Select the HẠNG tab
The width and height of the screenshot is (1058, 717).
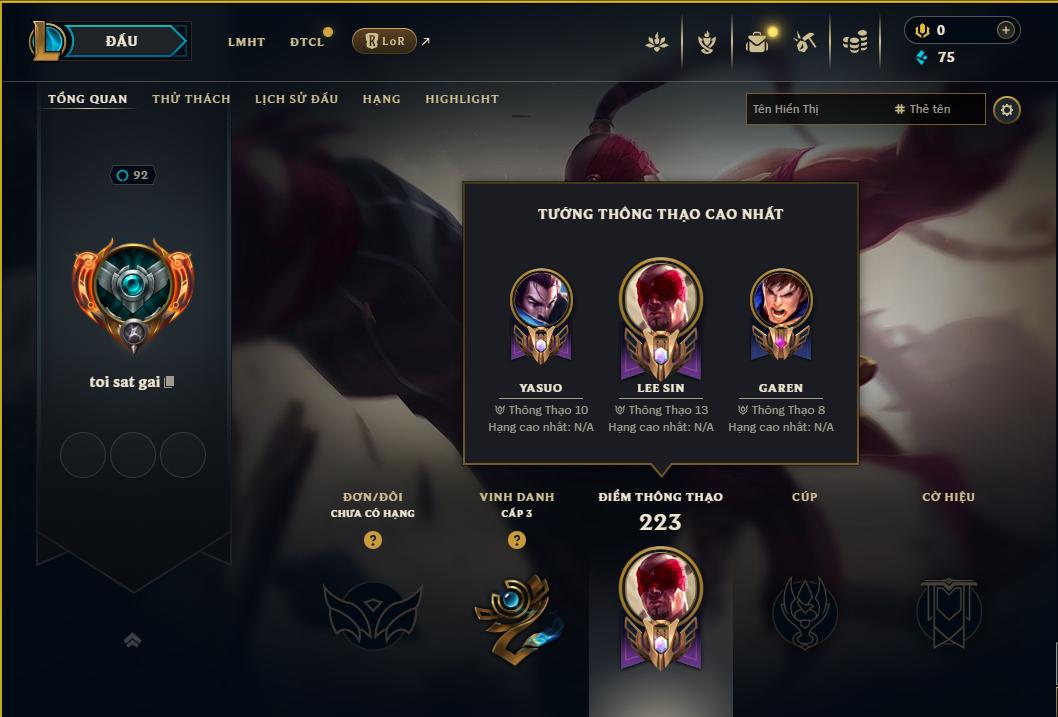pos(381,99)
